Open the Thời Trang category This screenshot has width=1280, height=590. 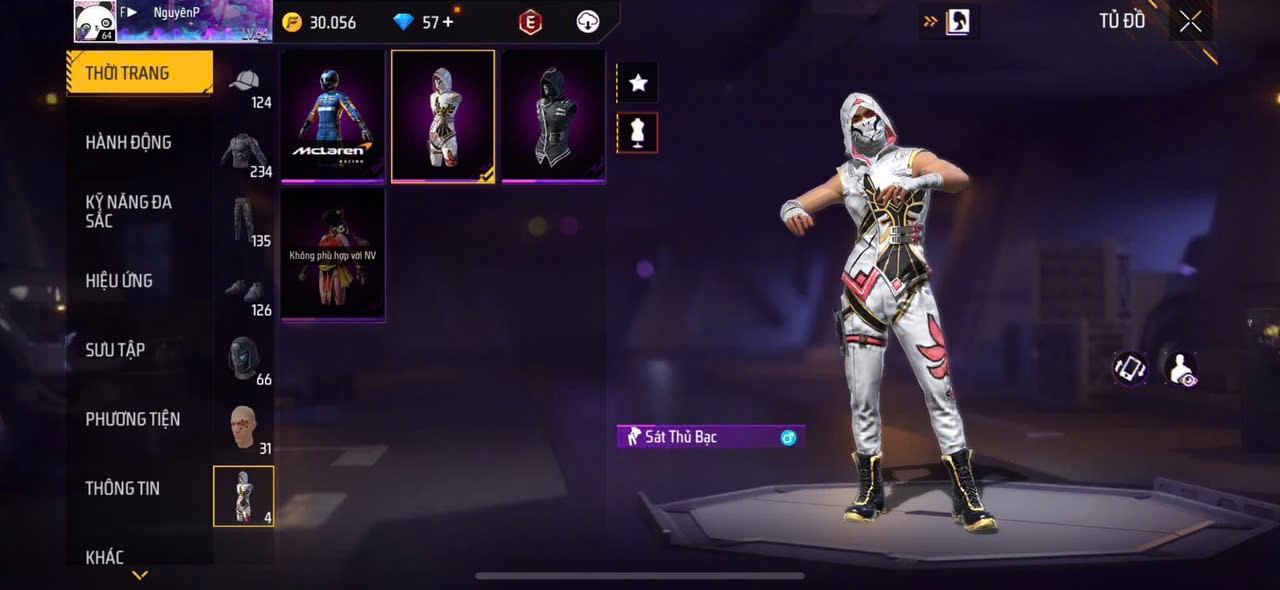(139, 73)
